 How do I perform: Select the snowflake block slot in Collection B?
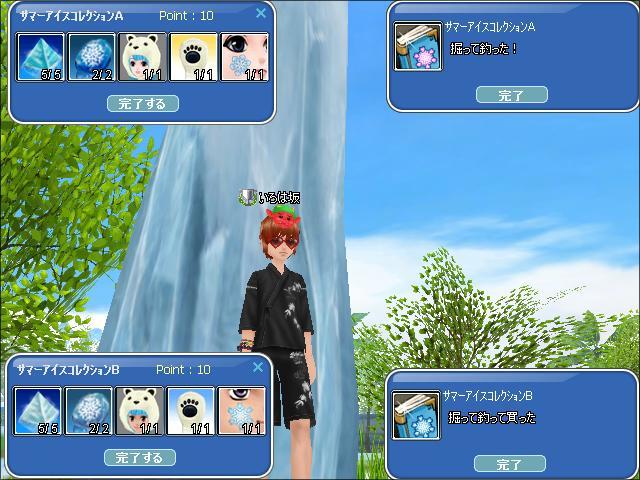click(90, 412)
